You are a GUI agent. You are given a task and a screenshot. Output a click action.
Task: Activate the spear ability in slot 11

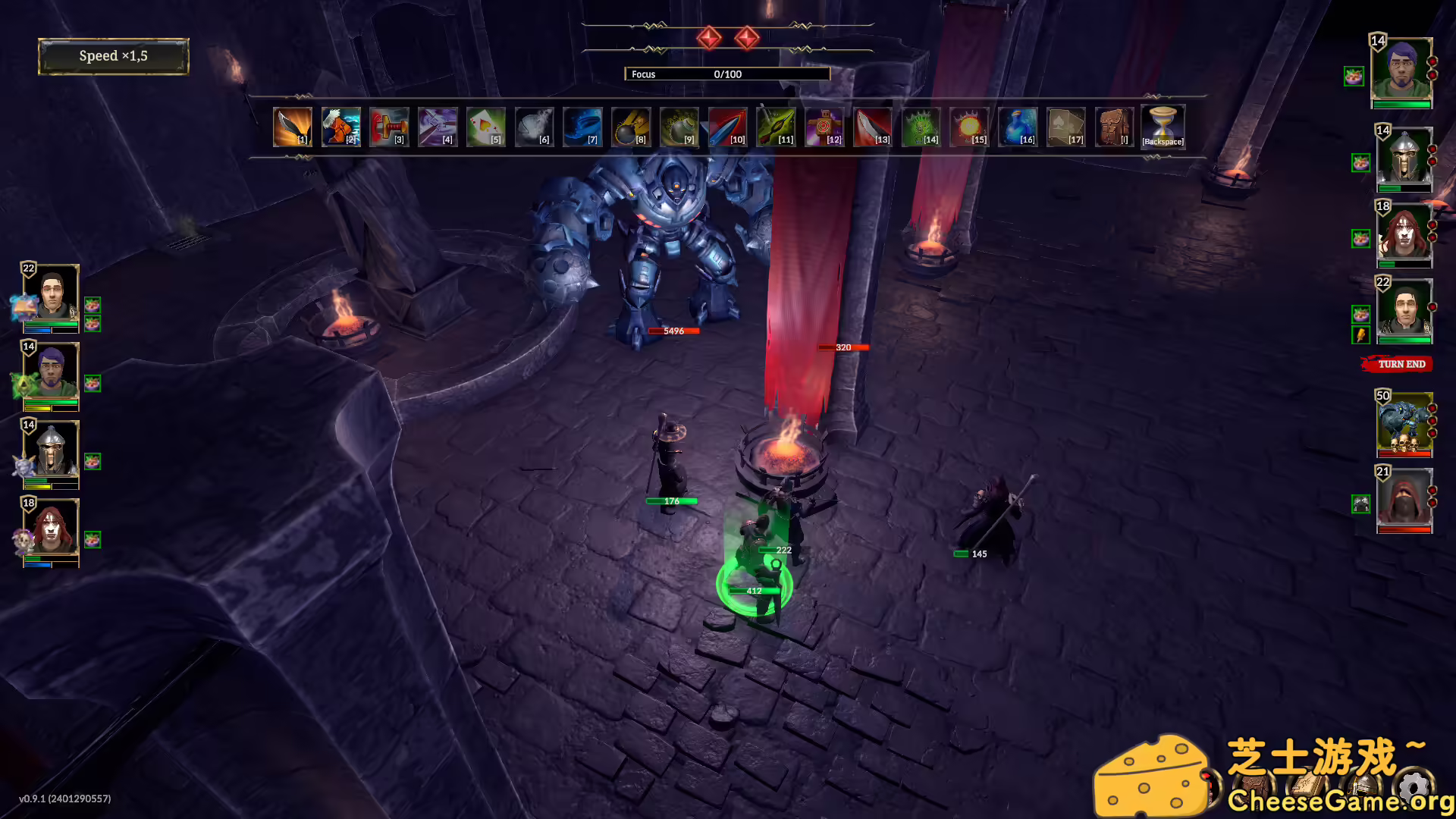tap(777, 127)
